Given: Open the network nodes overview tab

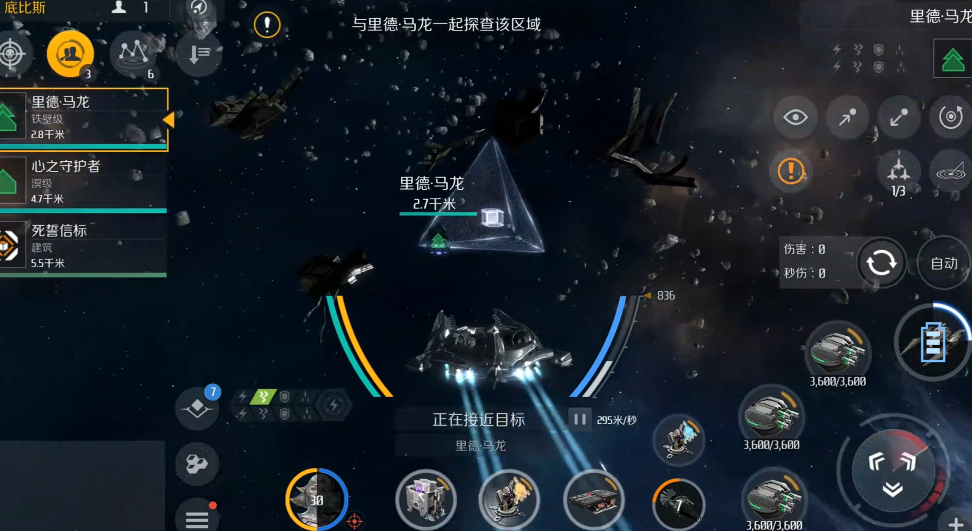Looking at the screenshot, I should pyautogui.click(x=132, y=53).
